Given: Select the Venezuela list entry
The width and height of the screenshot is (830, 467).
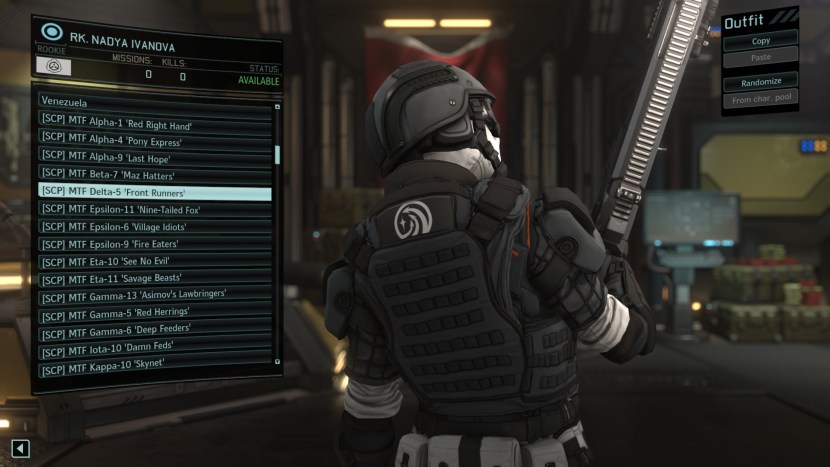Looking at the screenshot, I should click(154, 102).
